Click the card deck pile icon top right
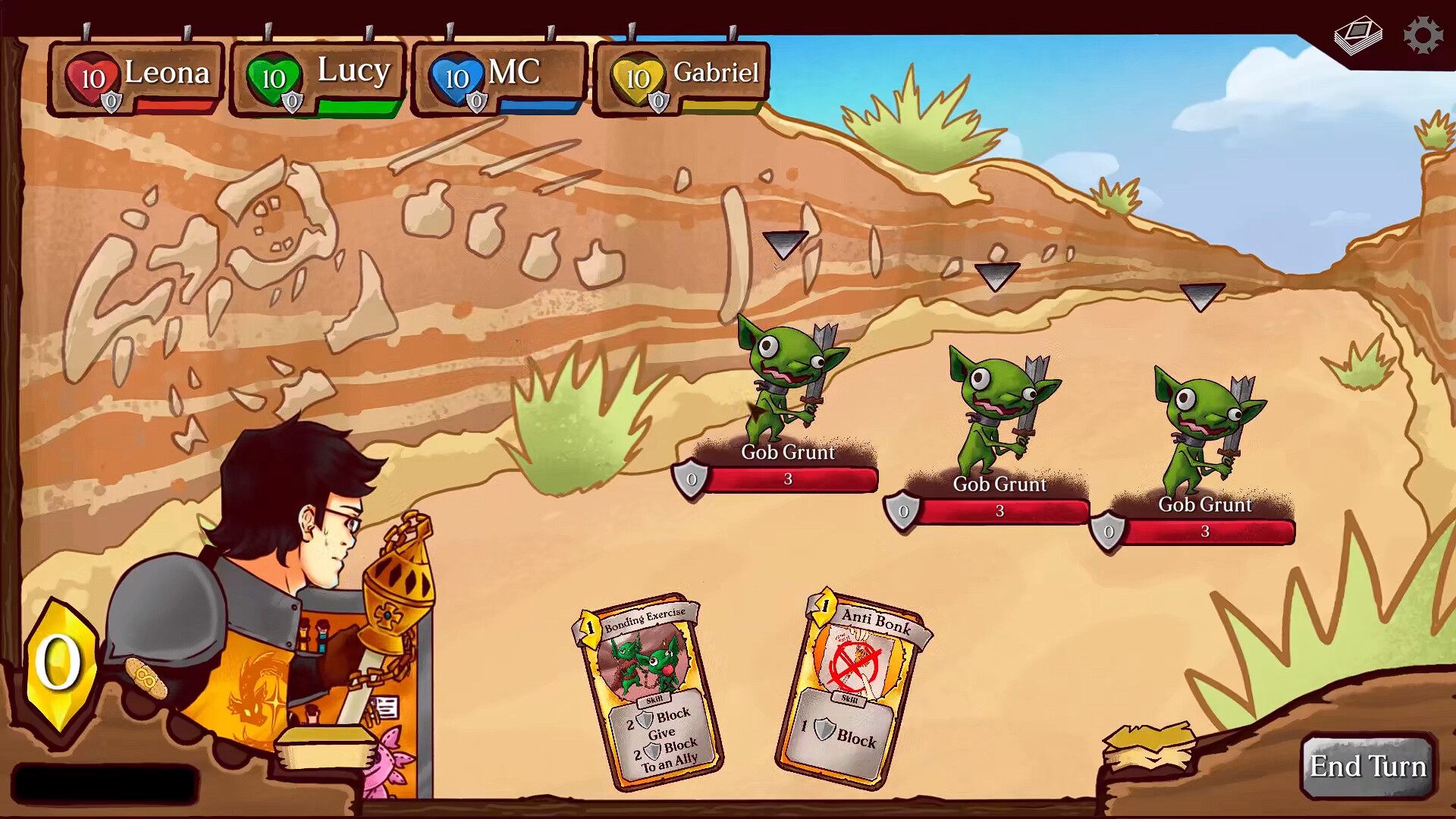Screen dimensions: 1456x819 click(x=1357, y=33)
